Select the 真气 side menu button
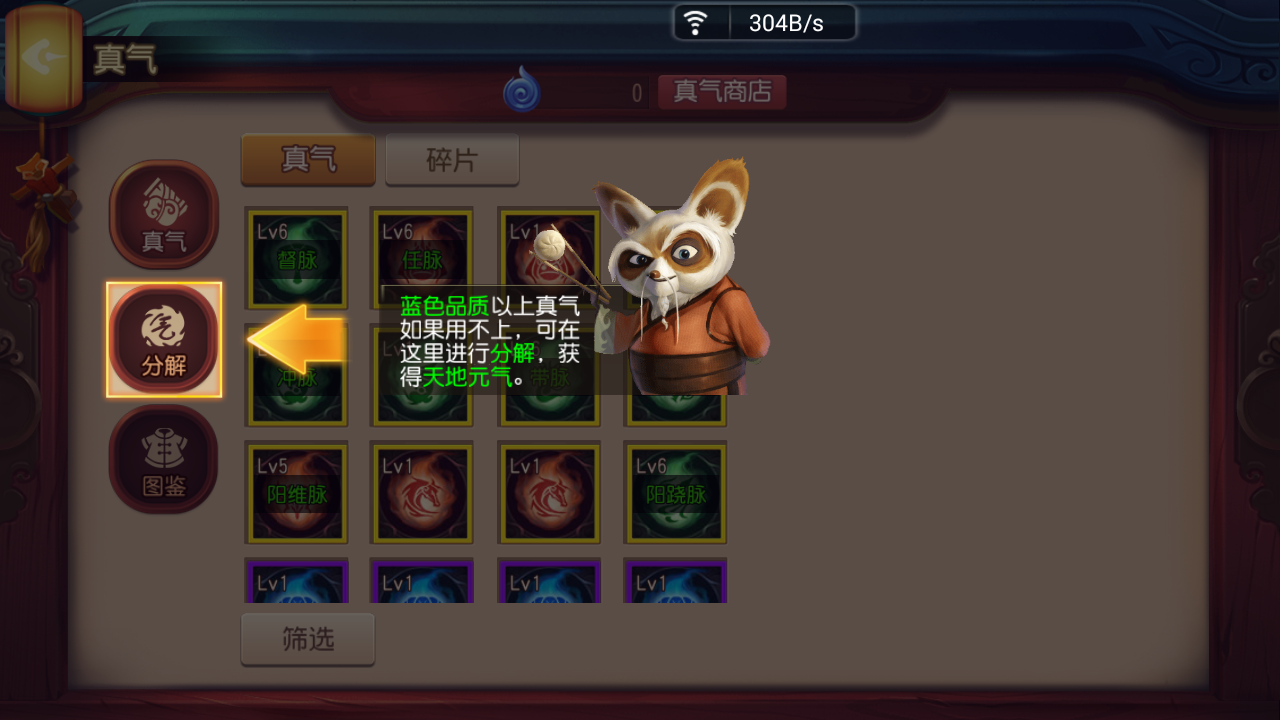Image resolution: width=1280 pixels, height=720 pixels. pyautogui.click(x=164, y=214)
